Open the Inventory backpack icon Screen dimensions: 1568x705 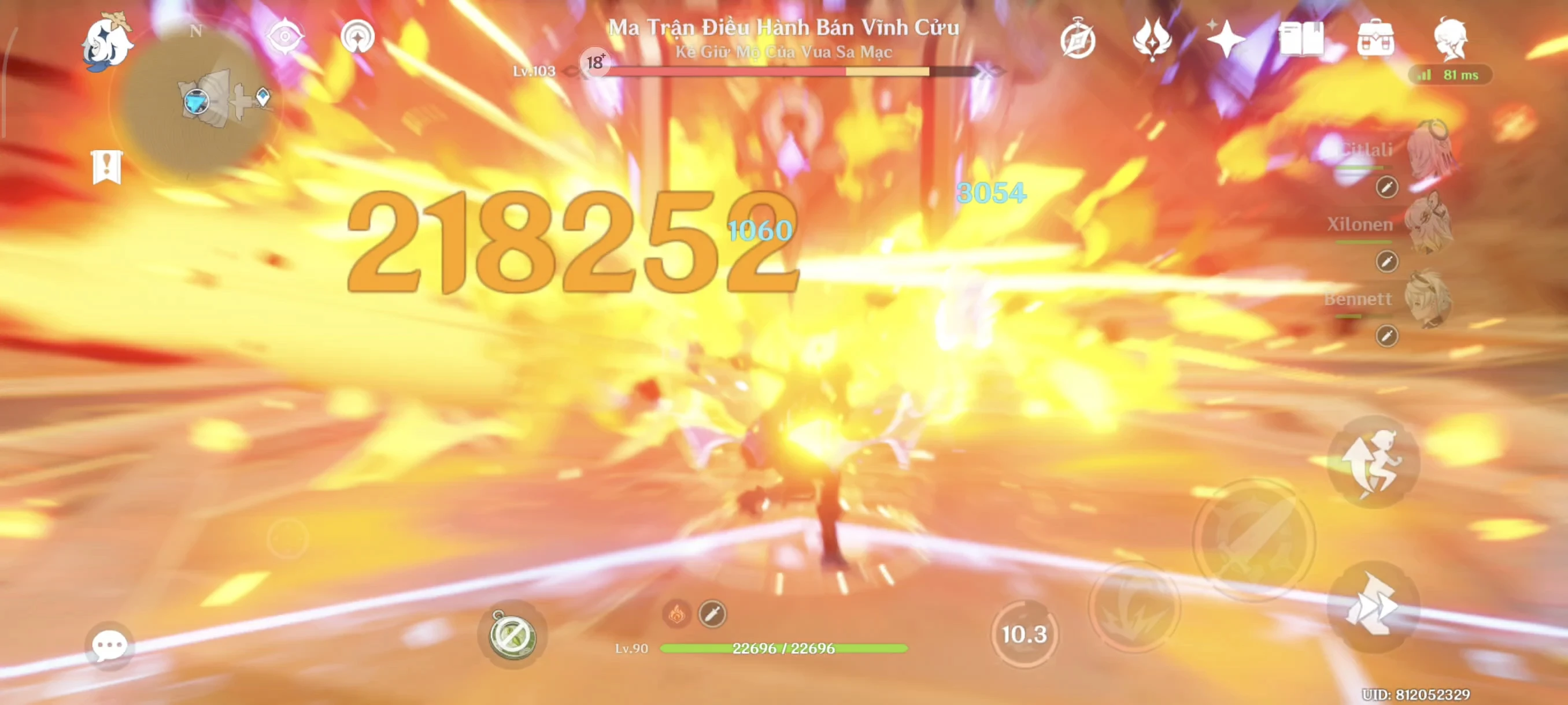point(1377,38)
